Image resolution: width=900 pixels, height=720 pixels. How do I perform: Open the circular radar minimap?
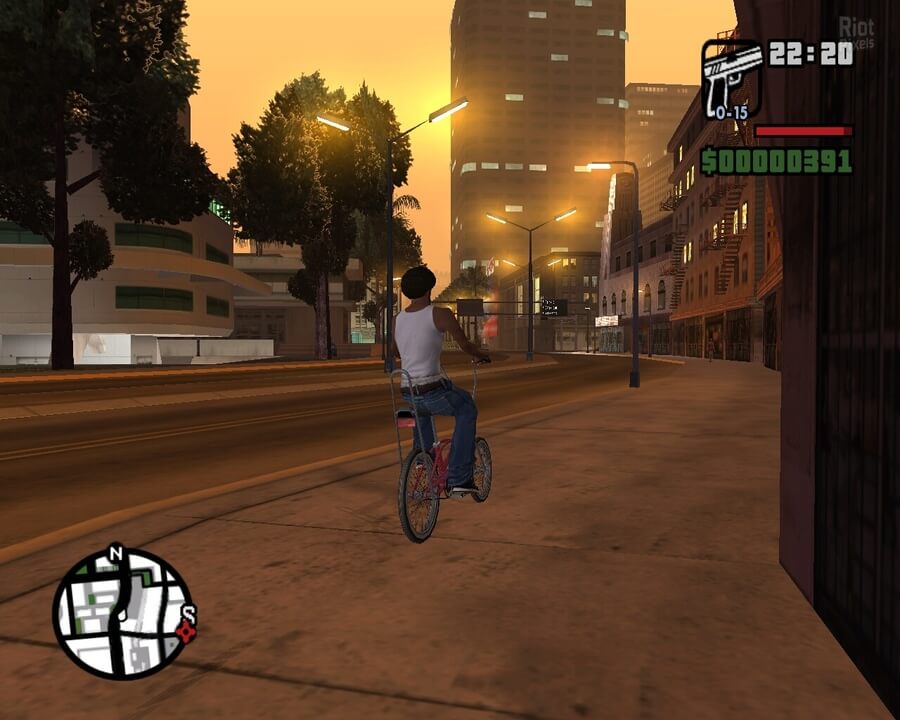tap(123, 612)
